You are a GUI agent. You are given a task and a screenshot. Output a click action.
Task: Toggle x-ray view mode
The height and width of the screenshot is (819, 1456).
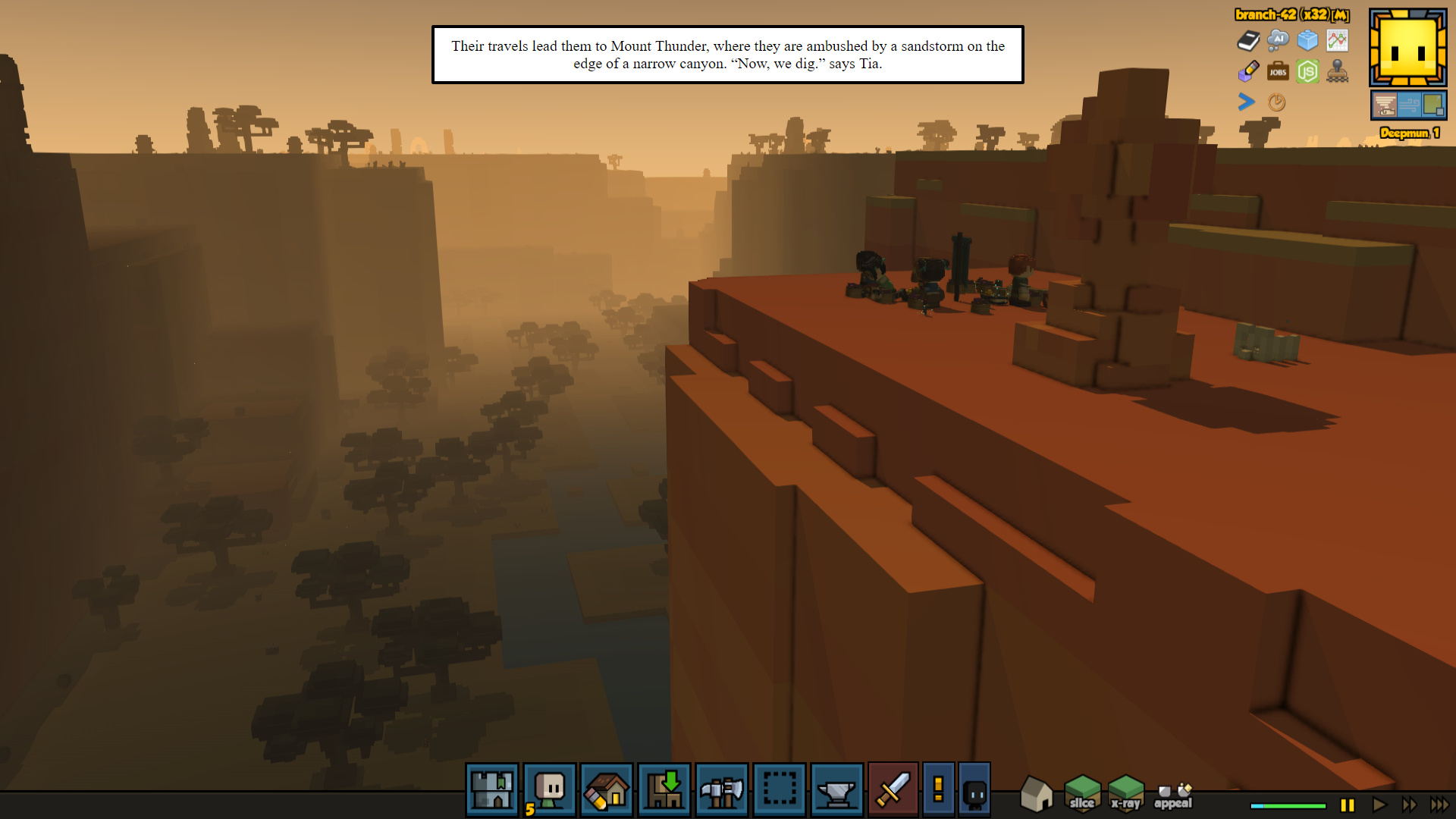click(1126, 793)
